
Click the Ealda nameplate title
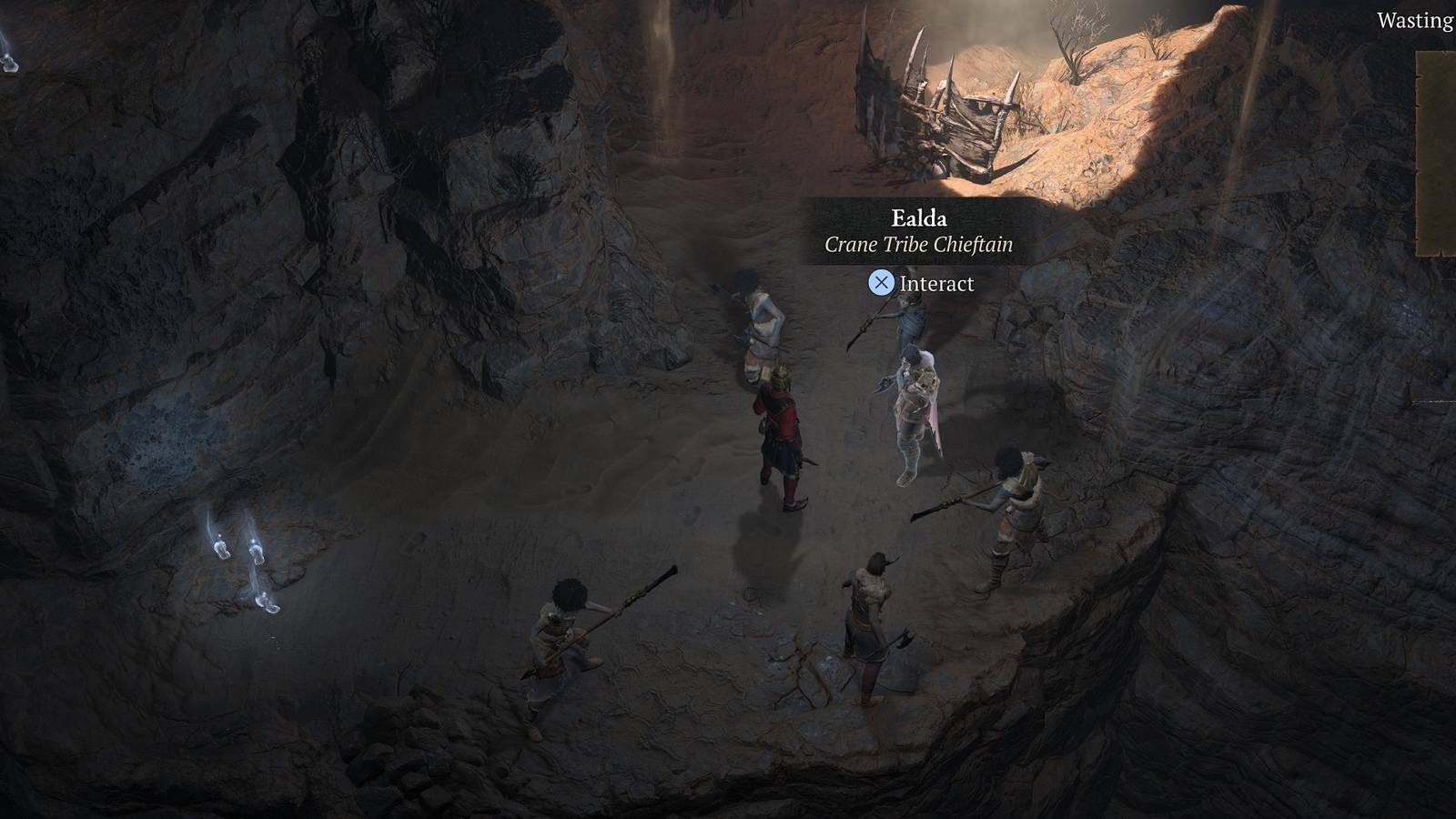[x=916, y=218]
